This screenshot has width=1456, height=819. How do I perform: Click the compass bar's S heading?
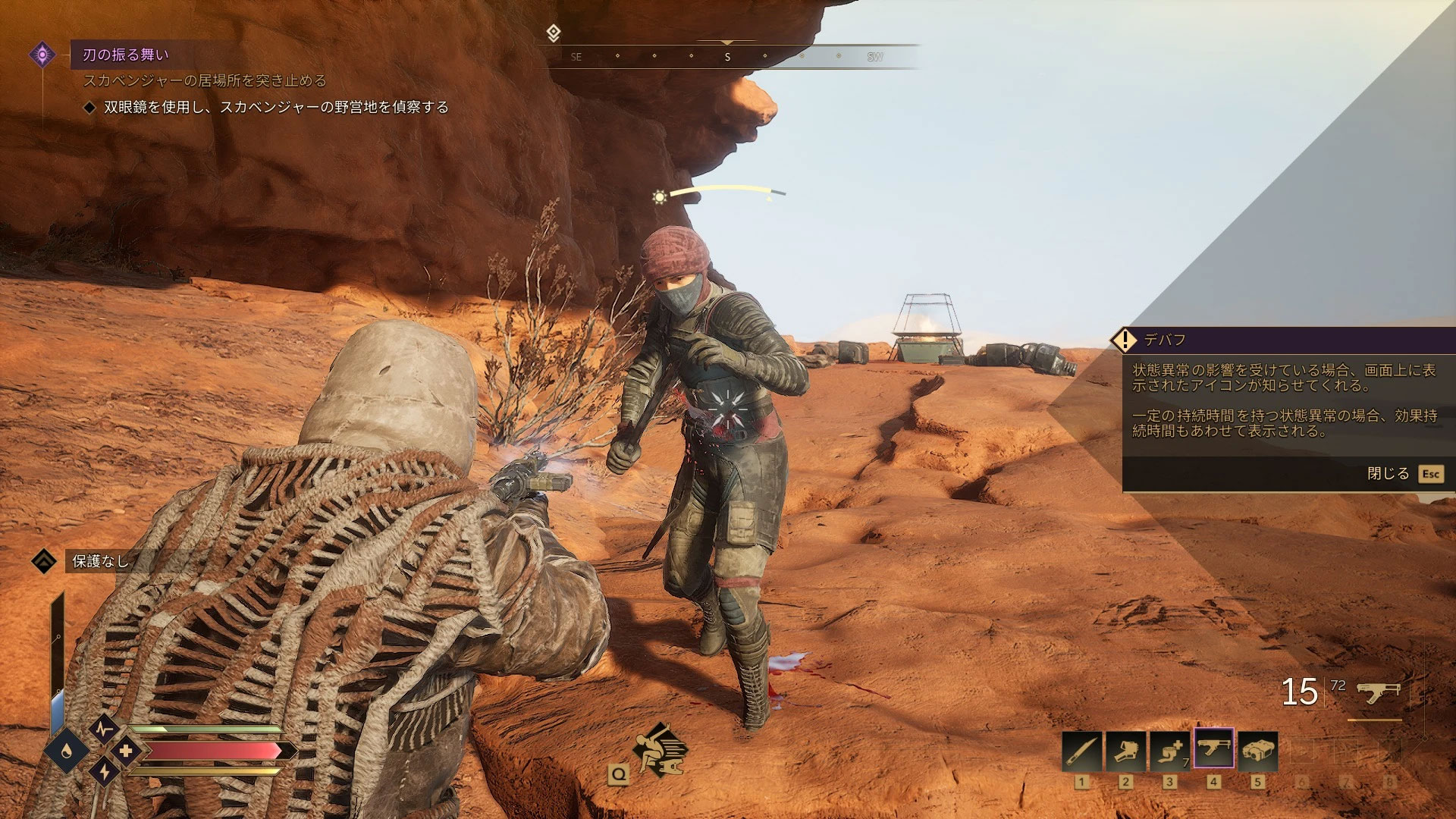[x=727, y=57]
